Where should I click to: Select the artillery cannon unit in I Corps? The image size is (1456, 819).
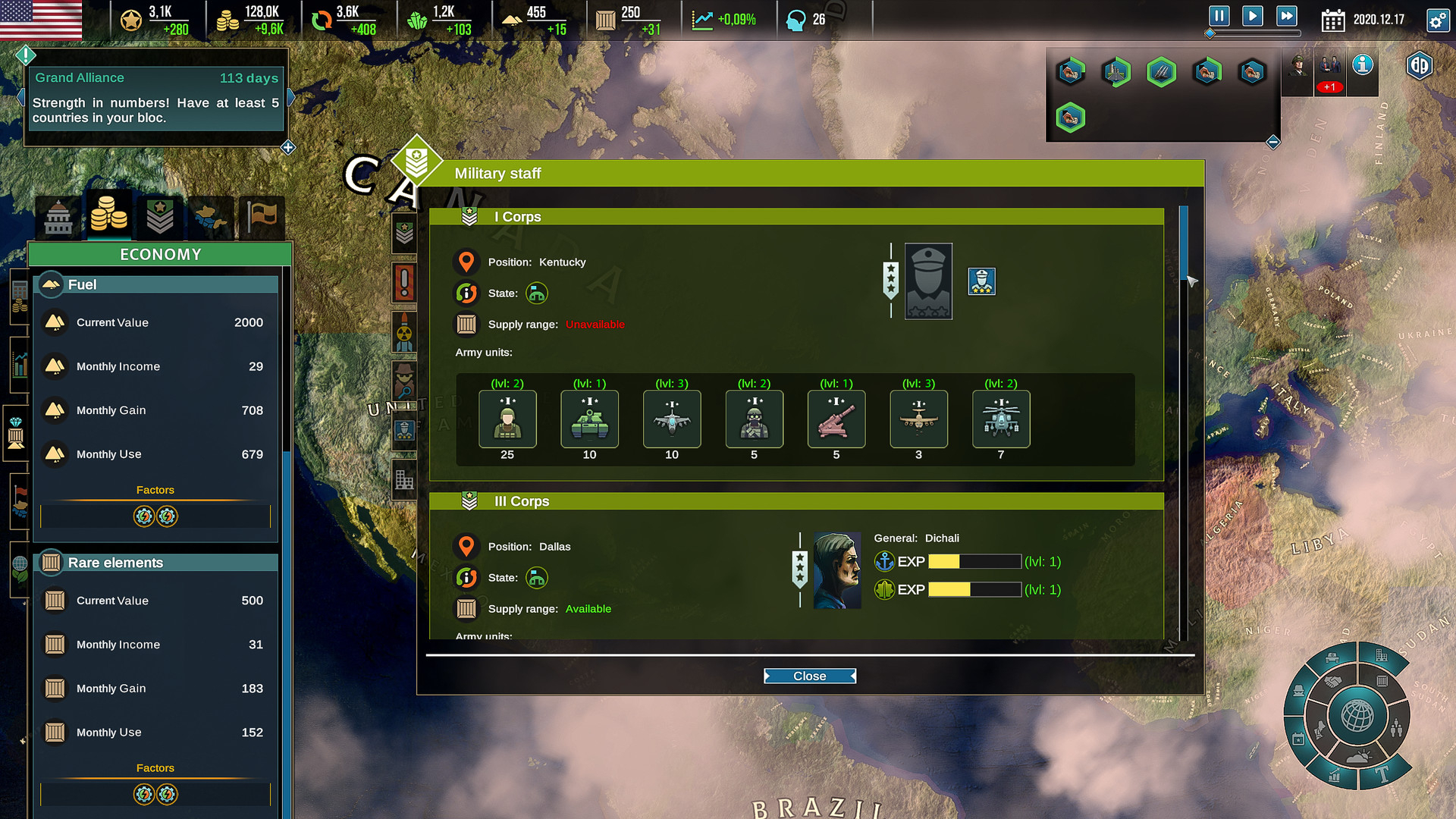coord(836,419)
